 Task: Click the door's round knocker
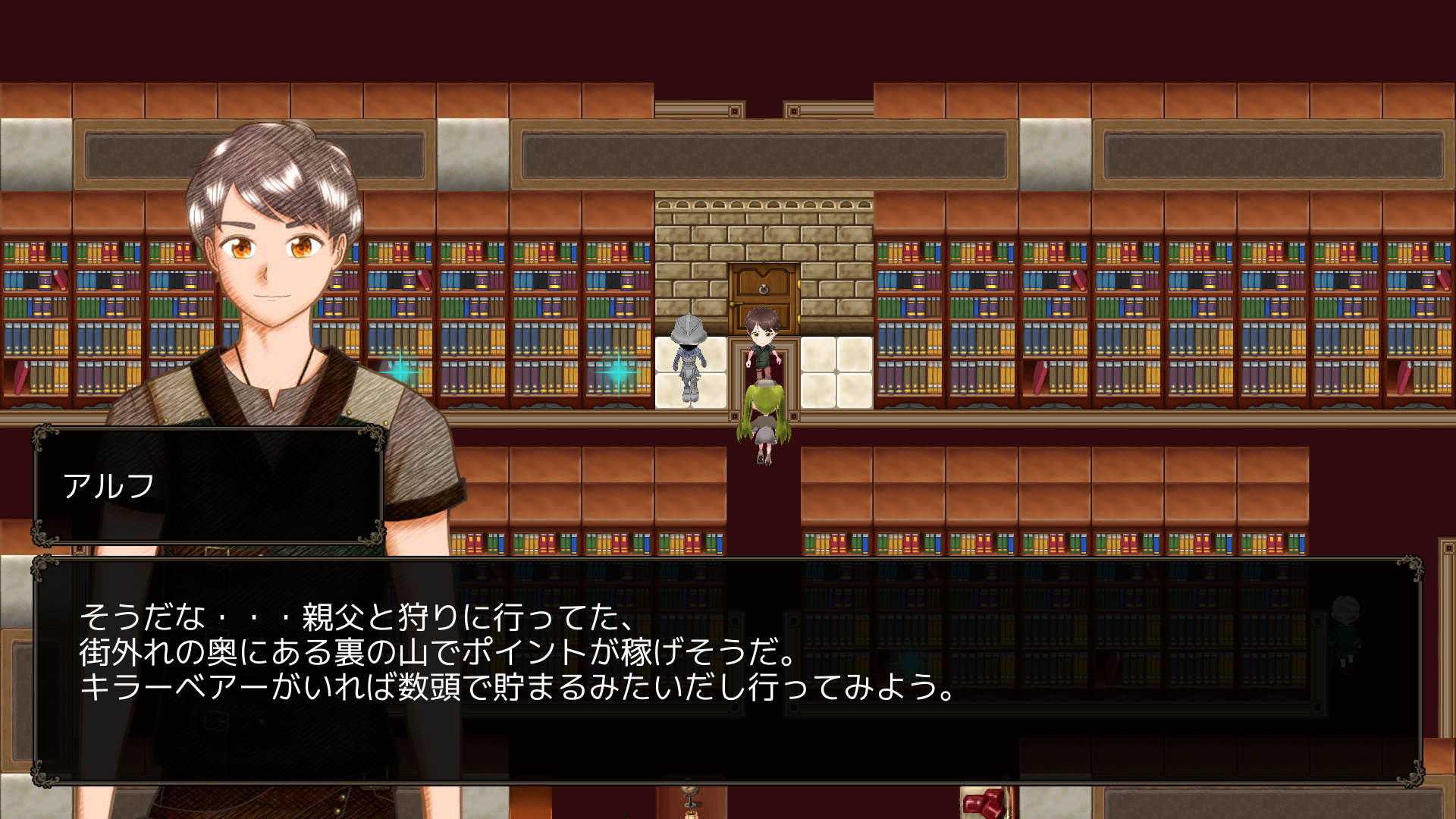[762, 290]
